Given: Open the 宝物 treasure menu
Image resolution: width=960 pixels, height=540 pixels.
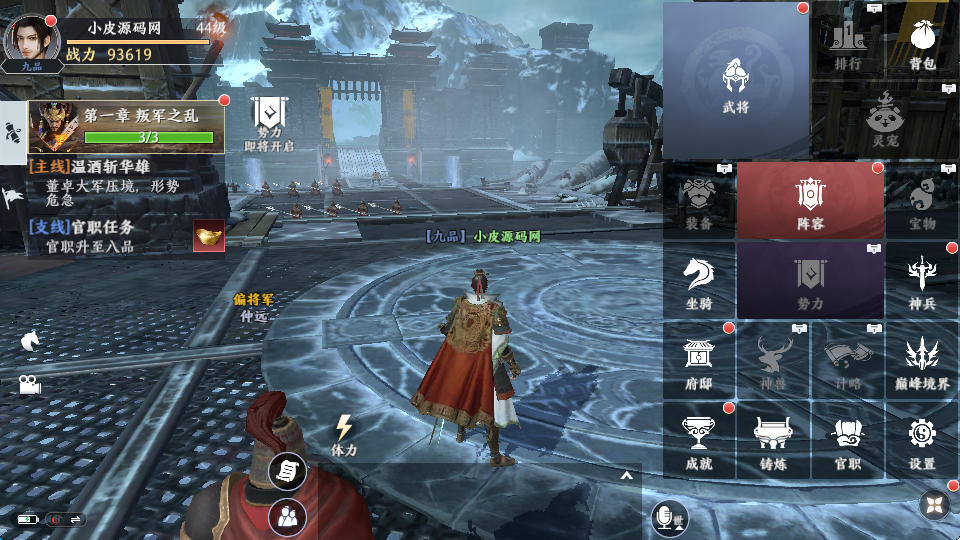Looking at the screenshot, I should click(x=922, y=201).
